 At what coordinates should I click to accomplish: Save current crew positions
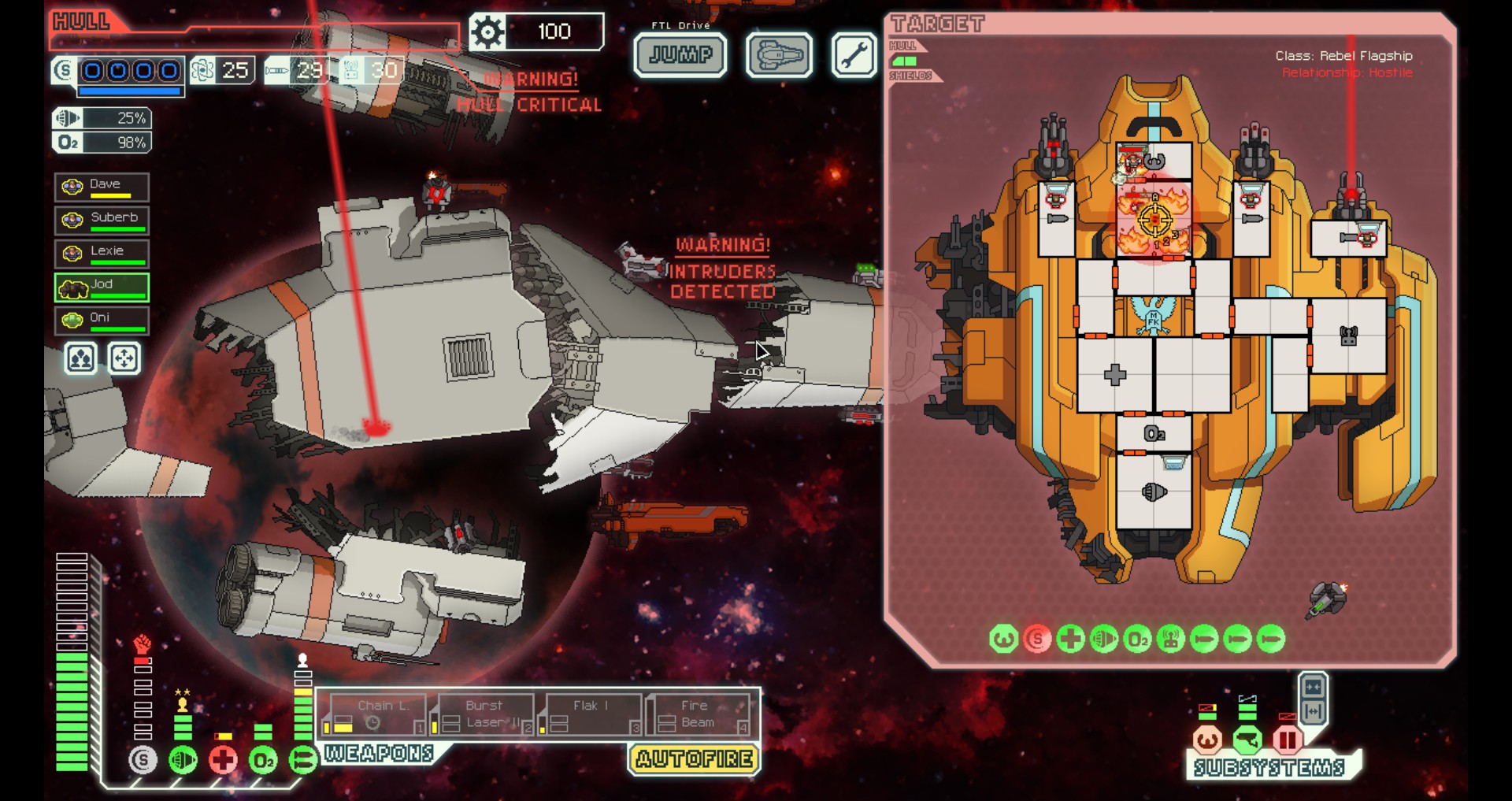(x=80, y=359)
